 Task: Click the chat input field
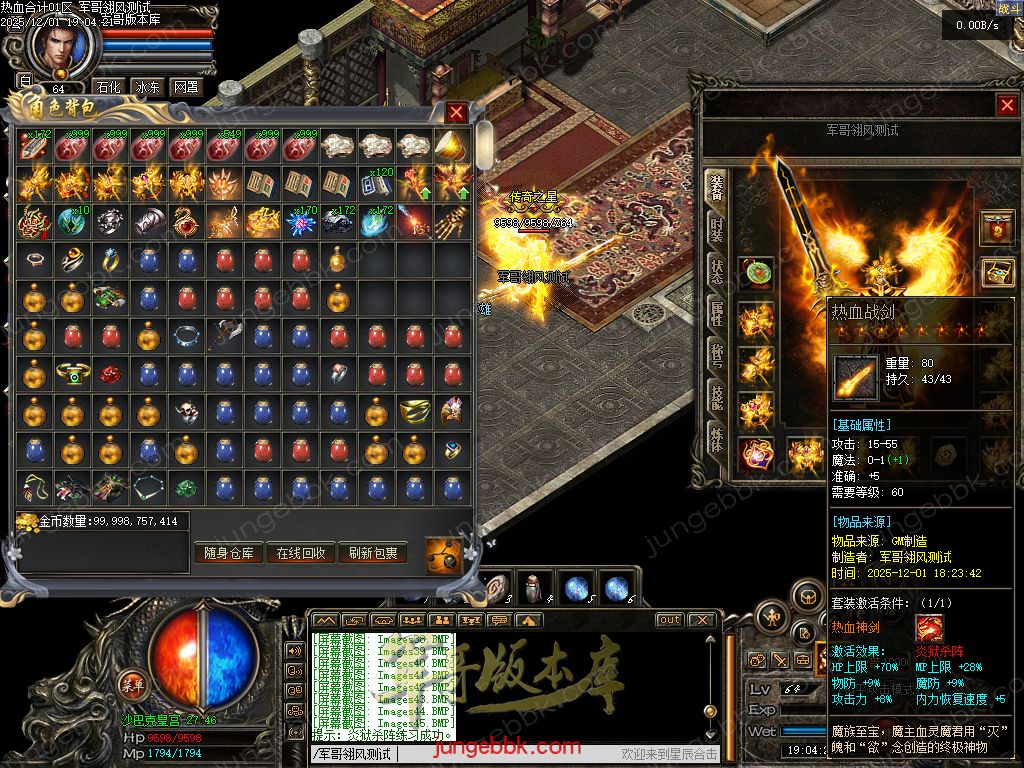point(500,754)
